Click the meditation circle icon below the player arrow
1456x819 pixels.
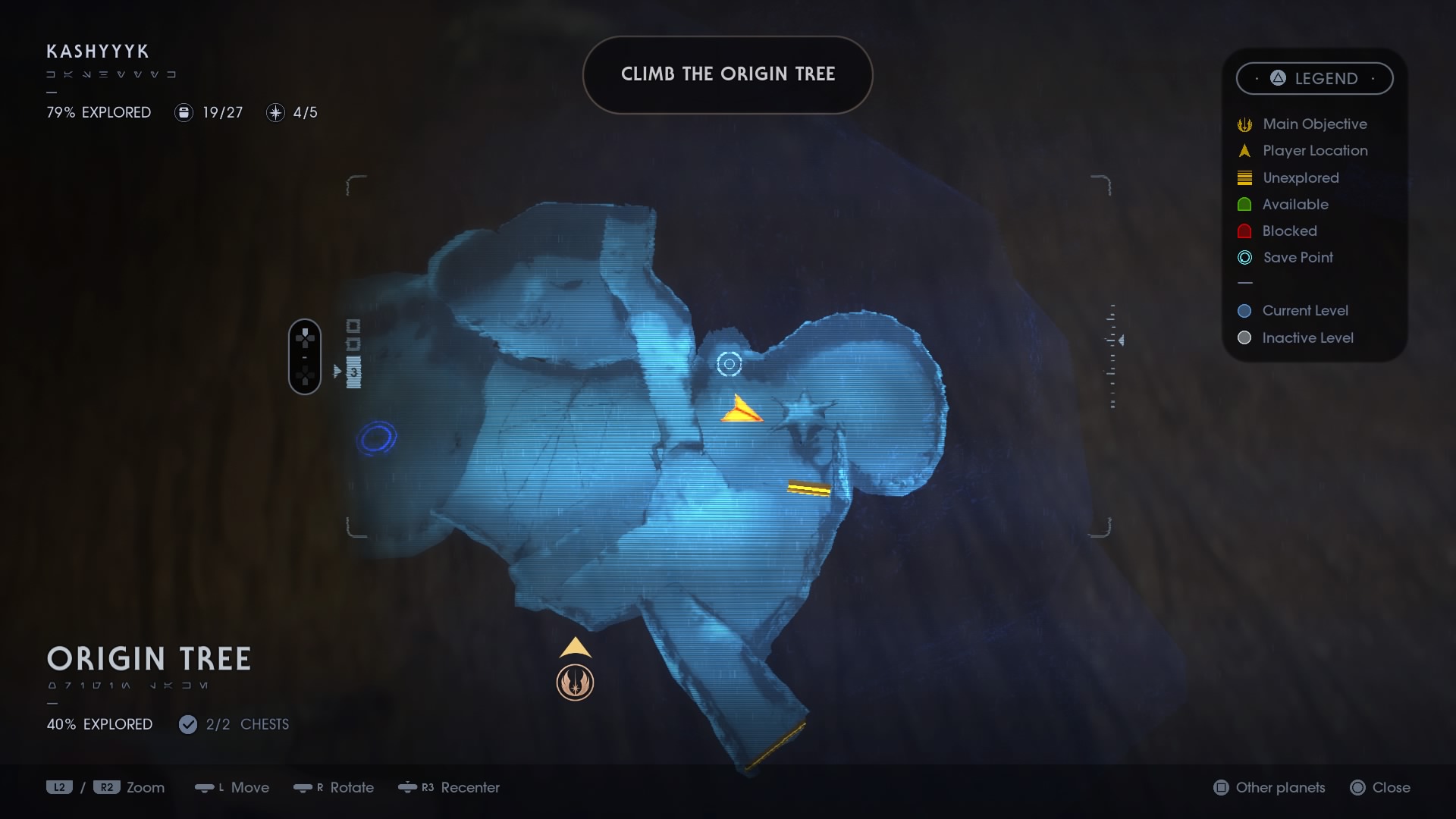coord(576,682)
